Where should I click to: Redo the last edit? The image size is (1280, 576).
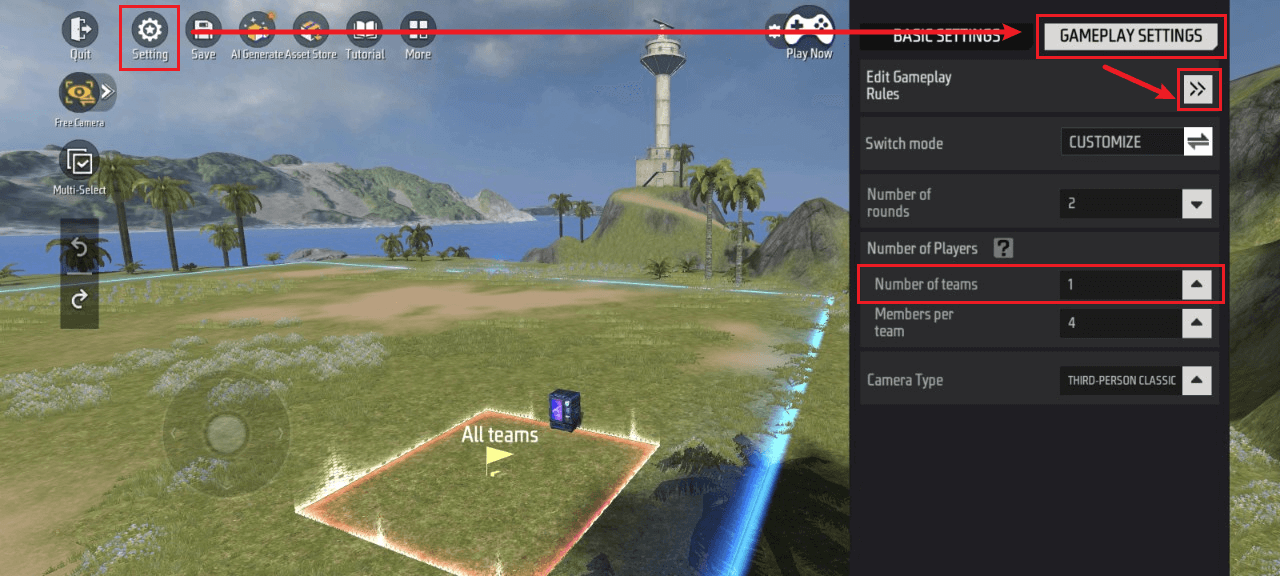tap(80, 298)
